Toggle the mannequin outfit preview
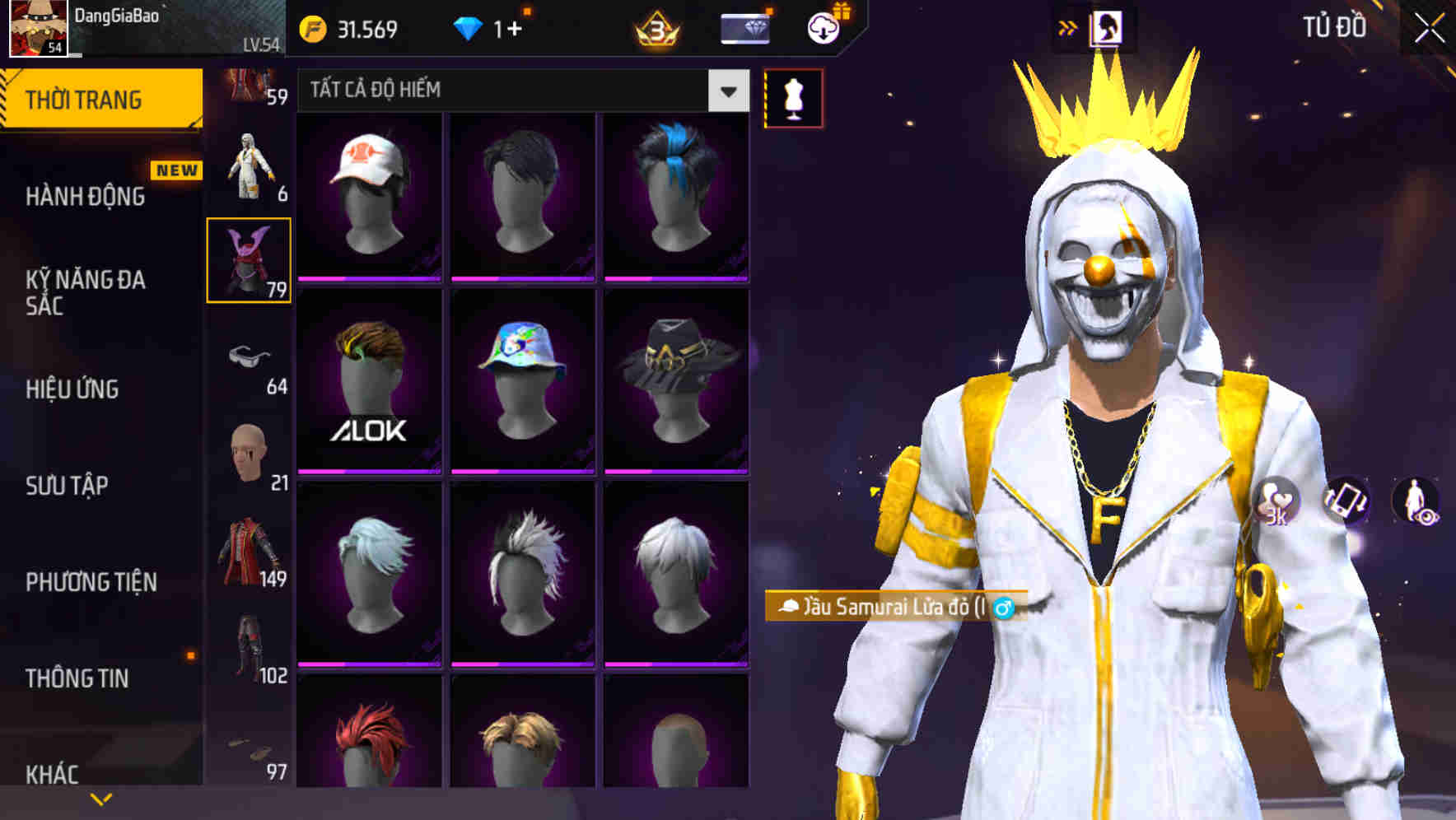The height and width of the screenshot is (820, 1456). point(793,97)
